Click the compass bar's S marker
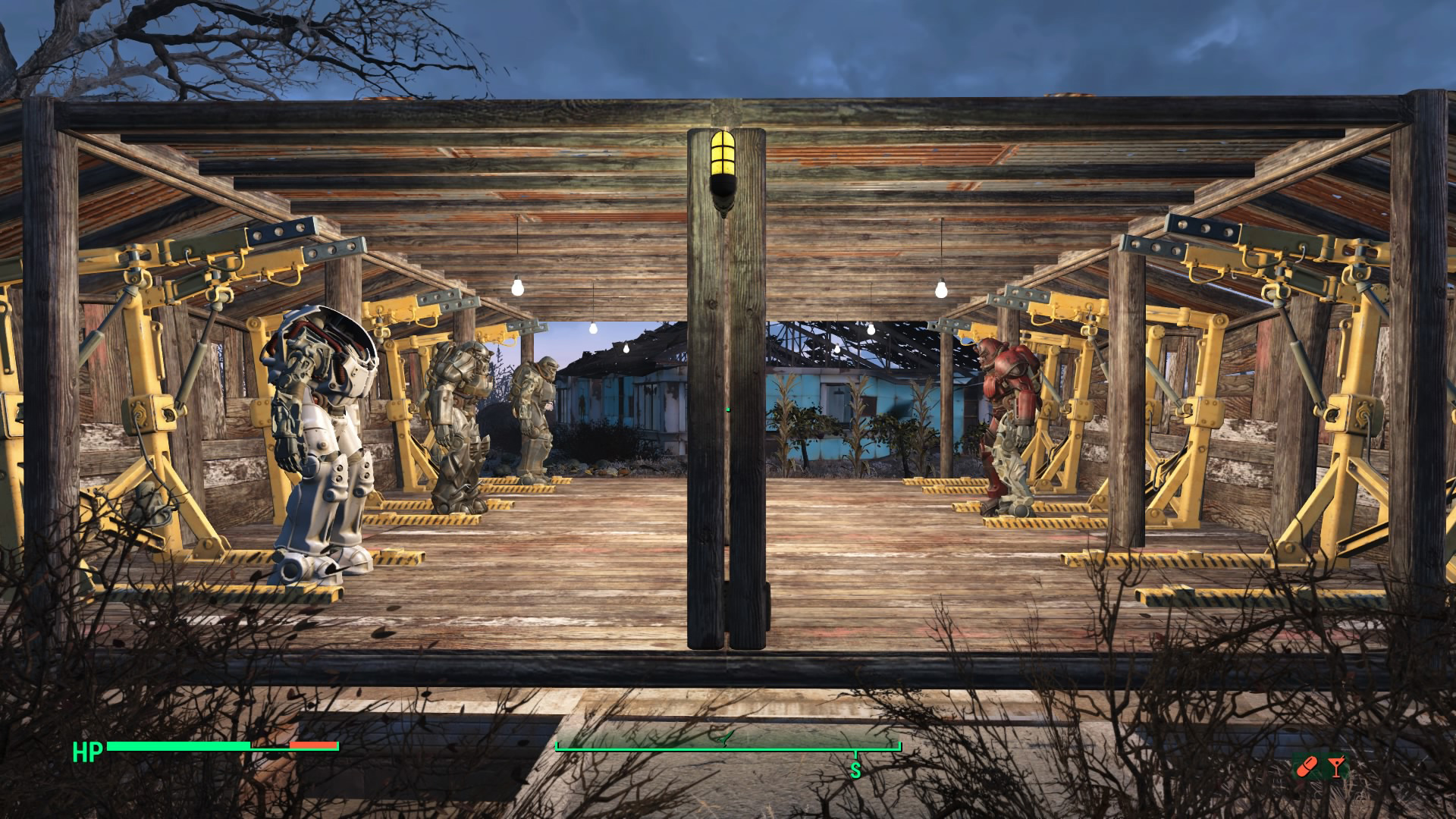1456x819 pixels. 855,770
